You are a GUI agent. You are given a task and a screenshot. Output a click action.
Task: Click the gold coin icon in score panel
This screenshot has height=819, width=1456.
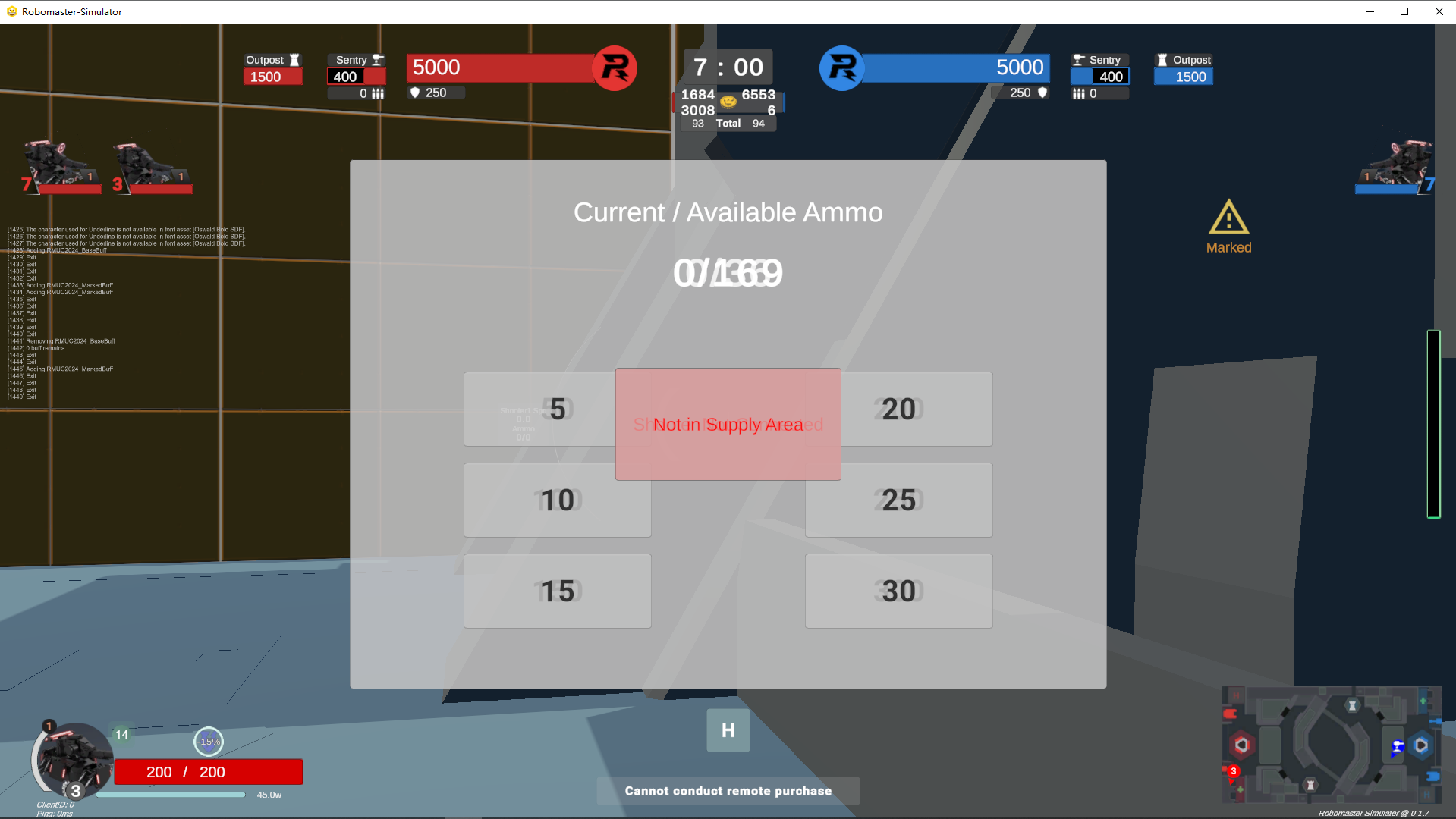click(x=728, y=100)
